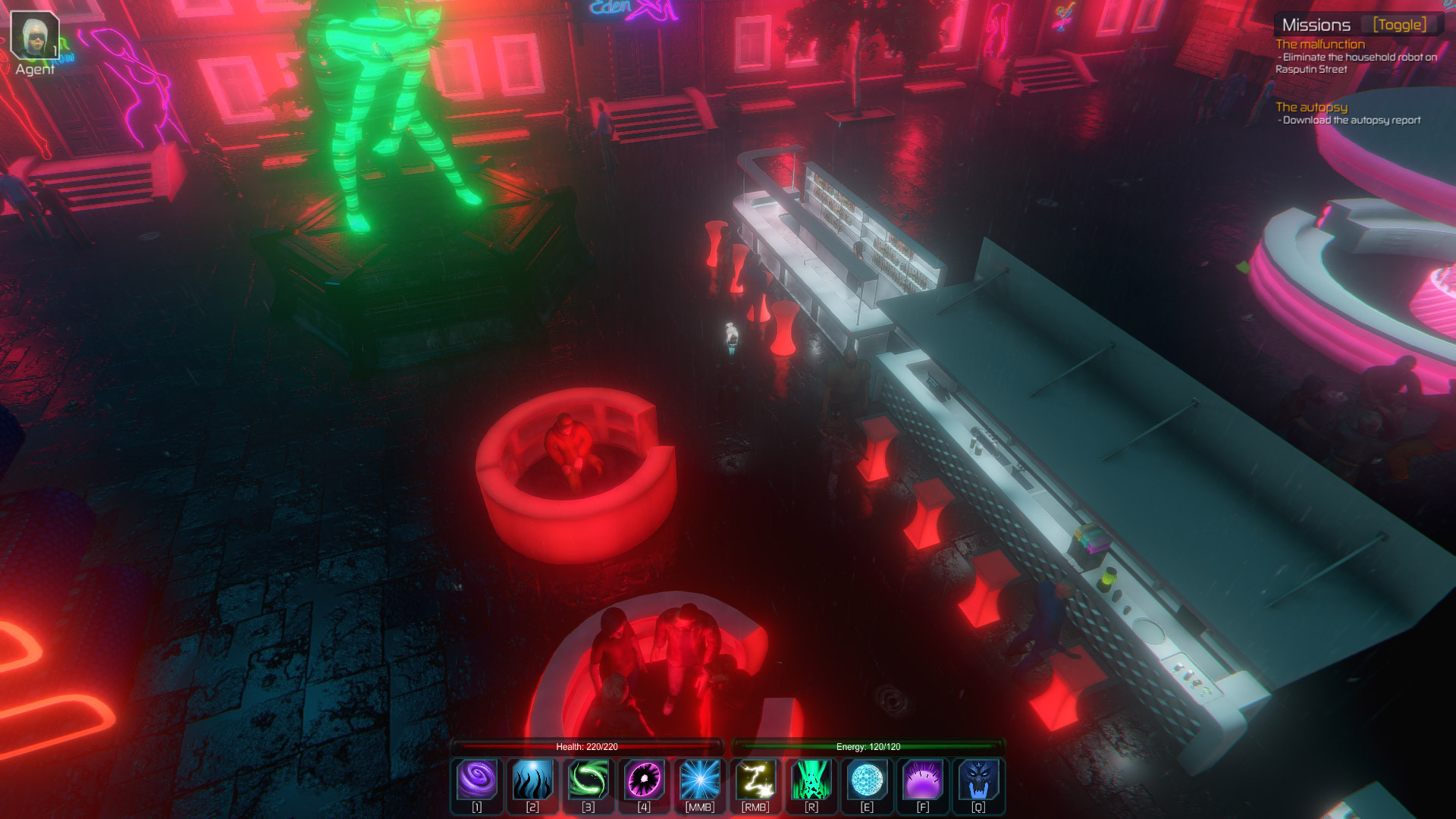Cast the purple dome ability
Screen dimensions: 1456x819
click(923, 780)
